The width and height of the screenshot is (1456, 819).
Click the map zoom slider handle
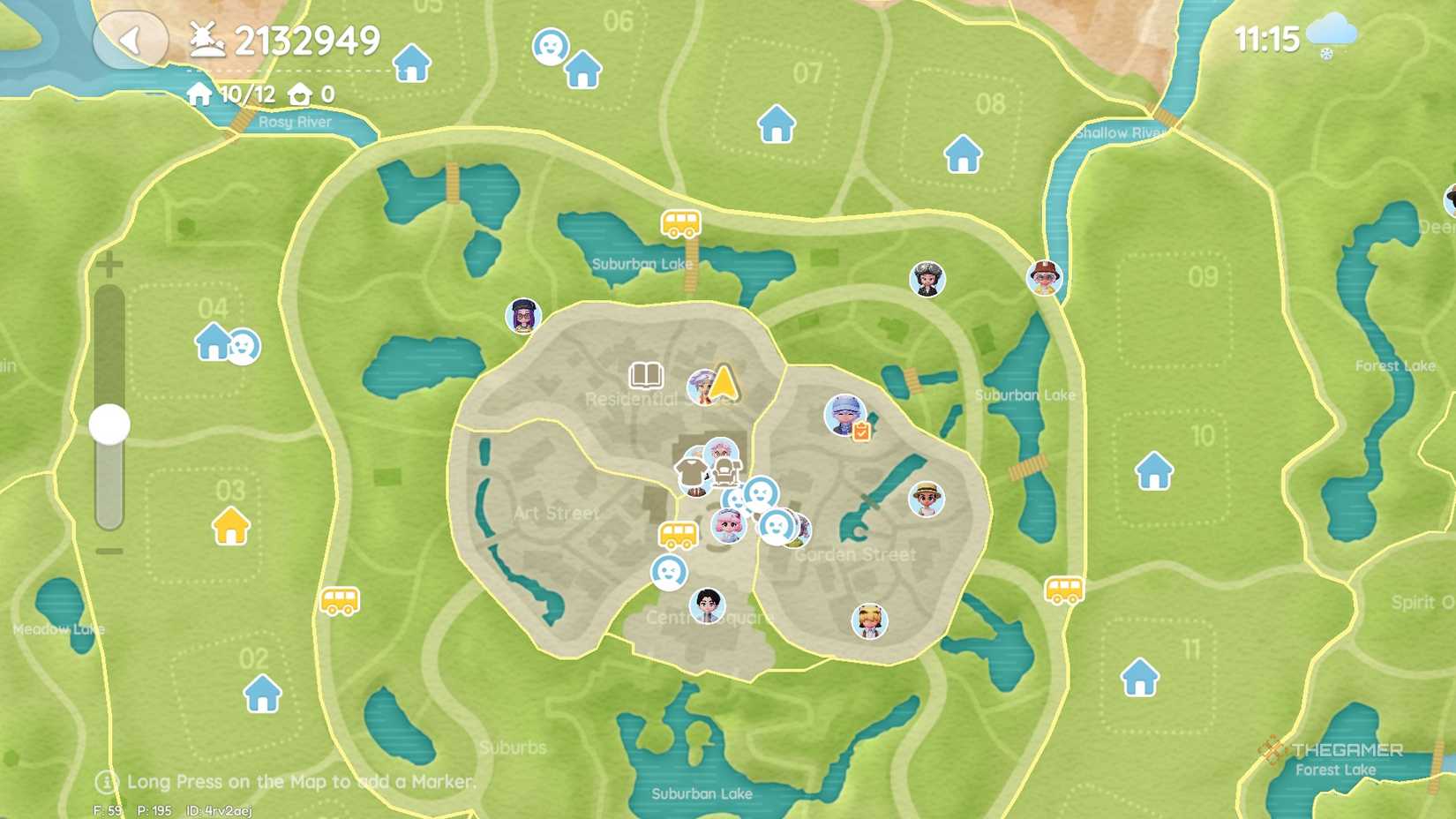pos(109,424)
